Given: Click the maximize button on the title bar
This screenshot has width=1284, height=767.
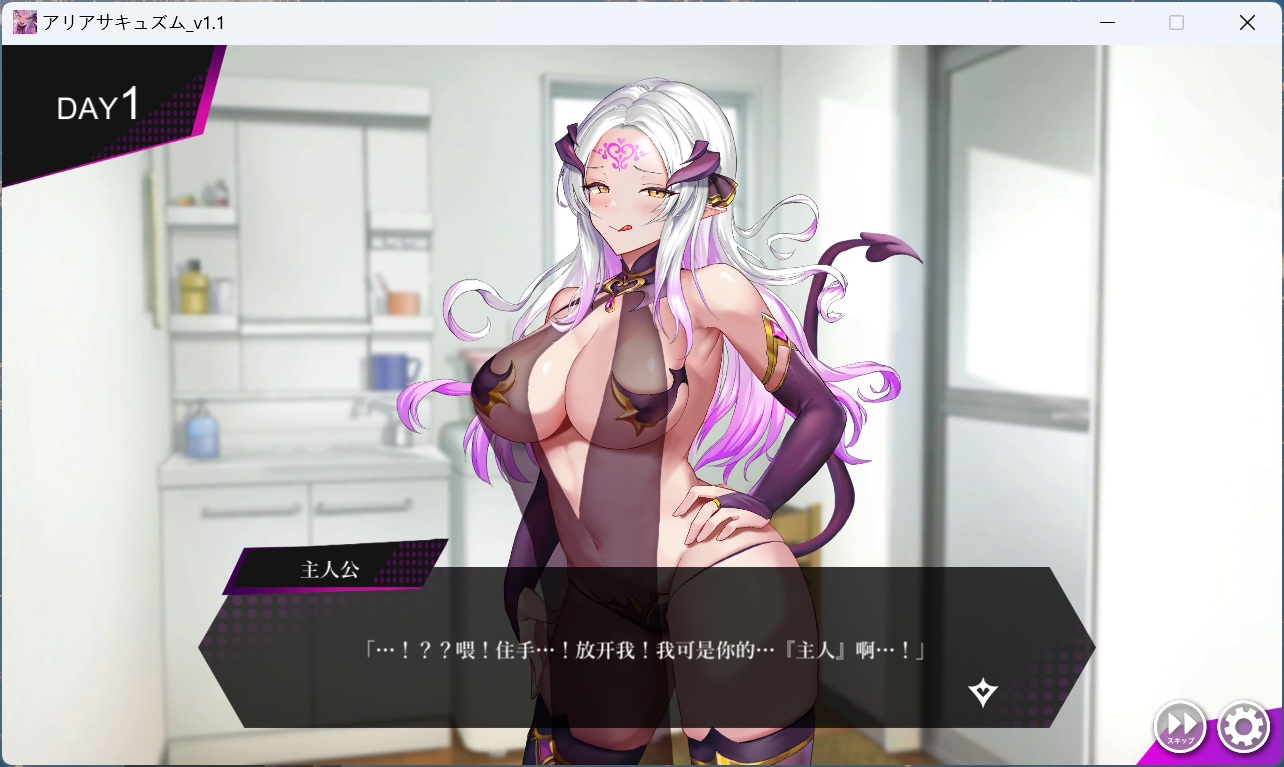Looking at the screenshot, I should (x=1176, y=21).
